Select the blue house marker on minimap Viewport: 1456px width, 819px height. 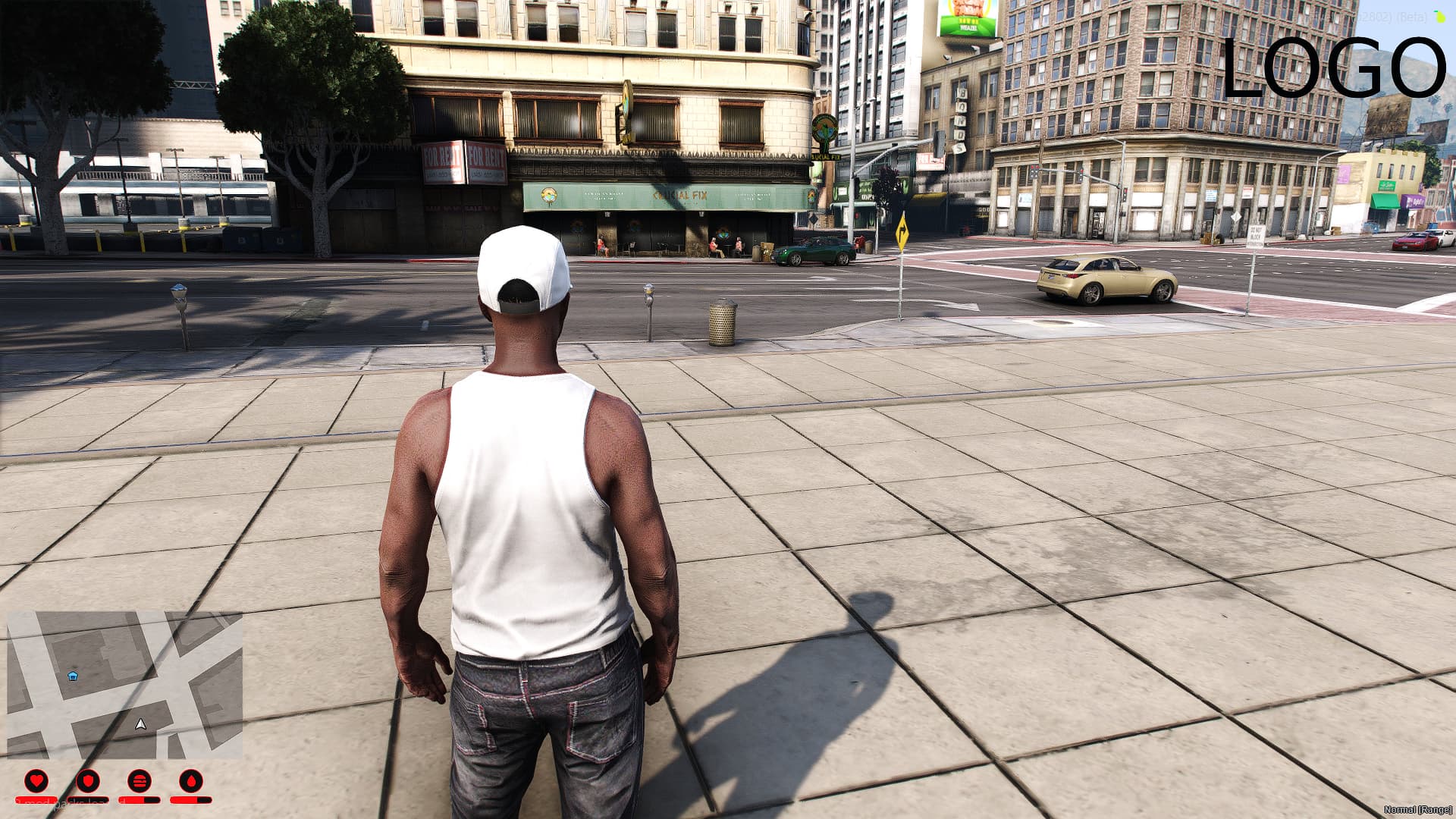[x=73, y=675]
